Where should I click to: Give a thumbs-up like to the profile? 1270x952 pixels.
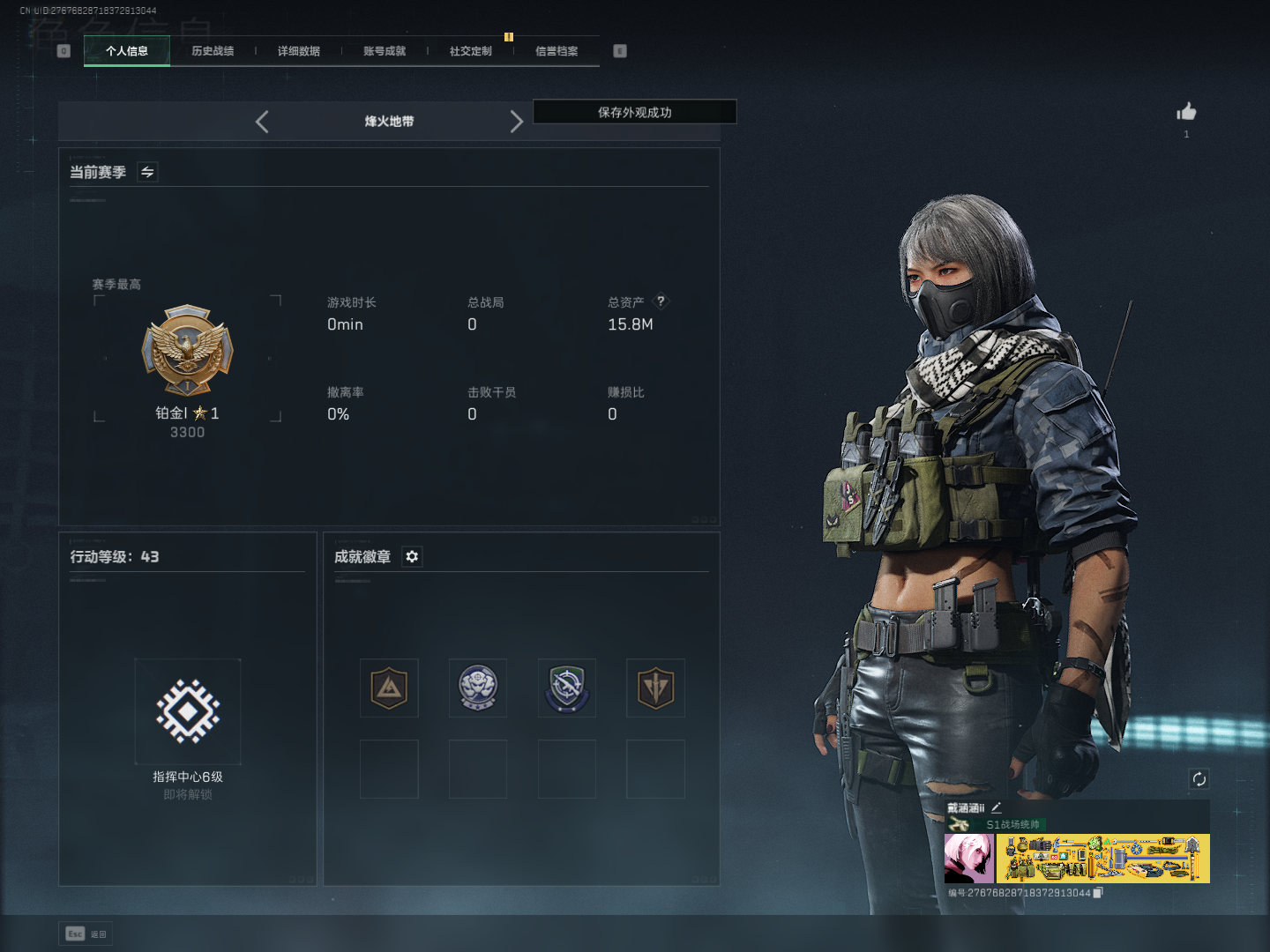(x=1186, y=112)
